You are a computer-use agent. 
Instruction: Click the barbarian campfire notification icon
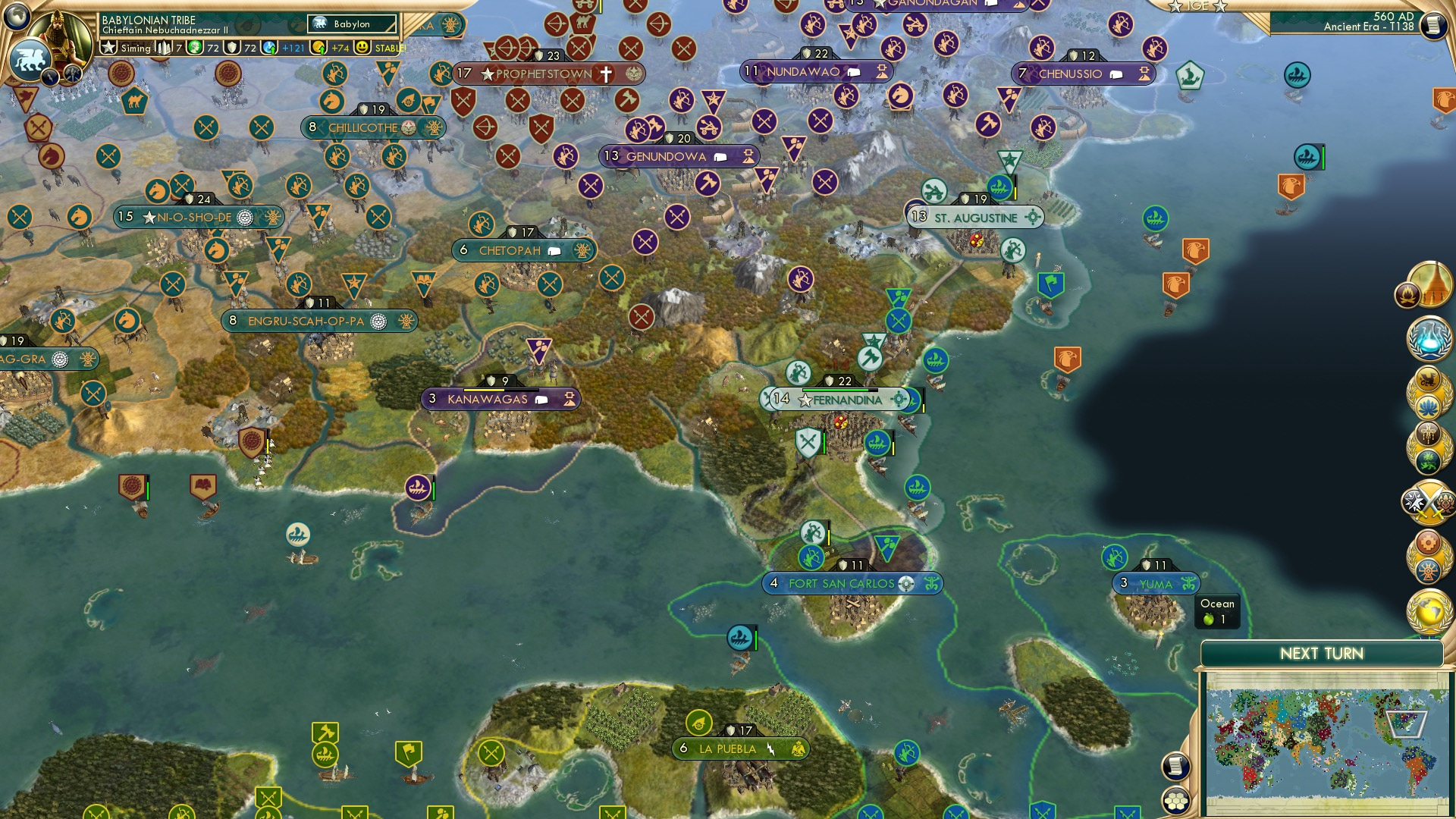pos(1409,296)
